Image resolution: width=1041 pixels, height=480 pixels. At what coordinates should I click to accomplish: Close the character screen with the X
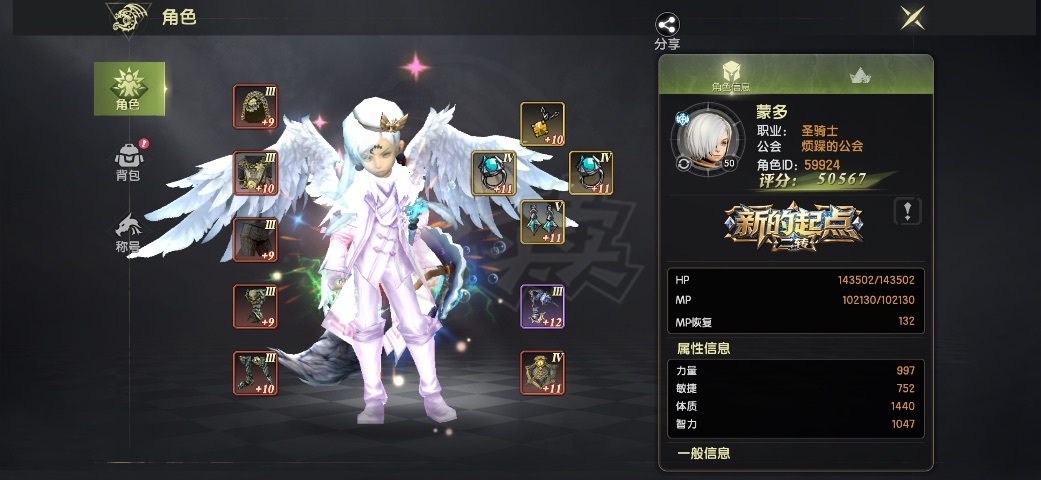(x=911, y=17)
